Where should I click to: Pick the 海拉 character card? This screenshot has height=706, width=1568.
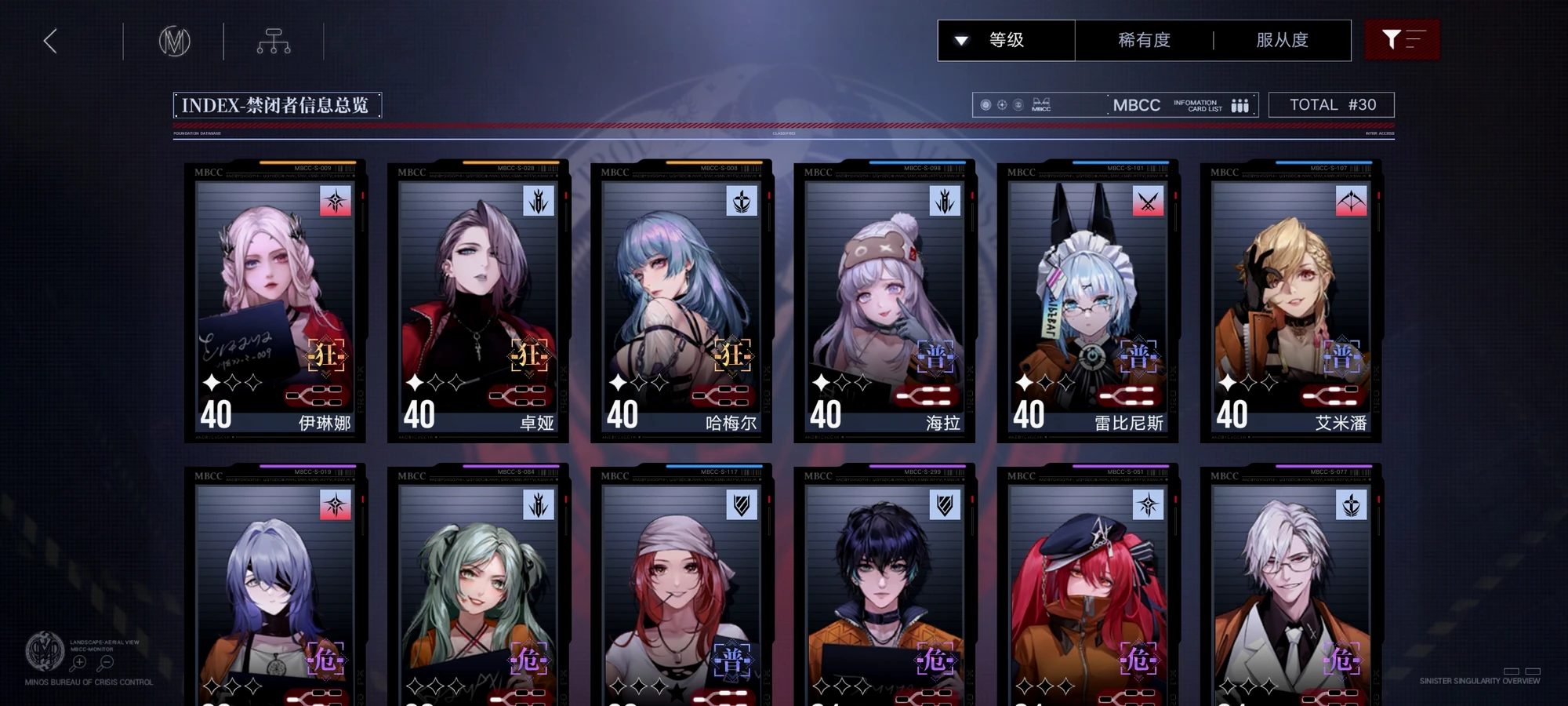pos(884,302)
